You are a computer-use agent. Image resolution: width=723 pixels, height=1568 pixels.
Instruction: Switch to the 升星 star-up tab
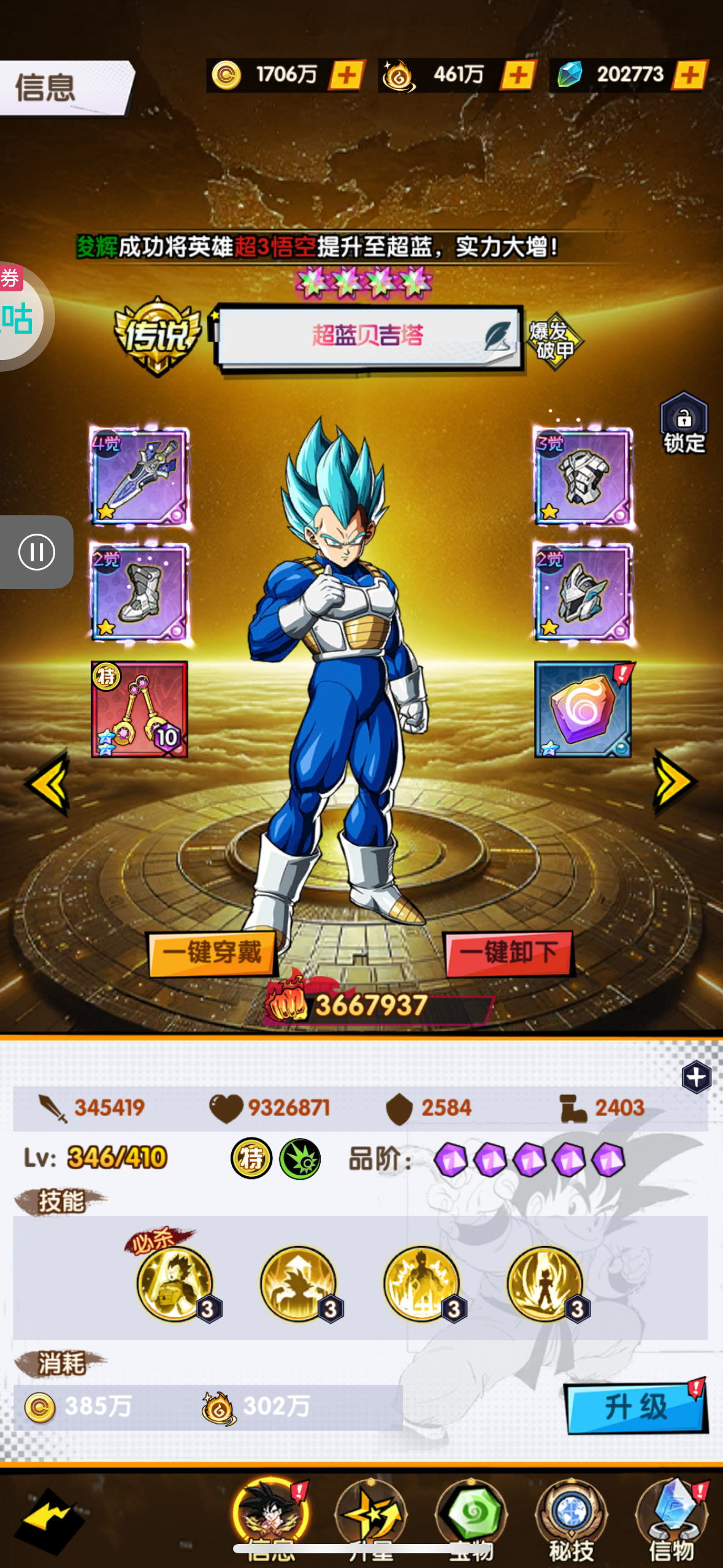371,1518
